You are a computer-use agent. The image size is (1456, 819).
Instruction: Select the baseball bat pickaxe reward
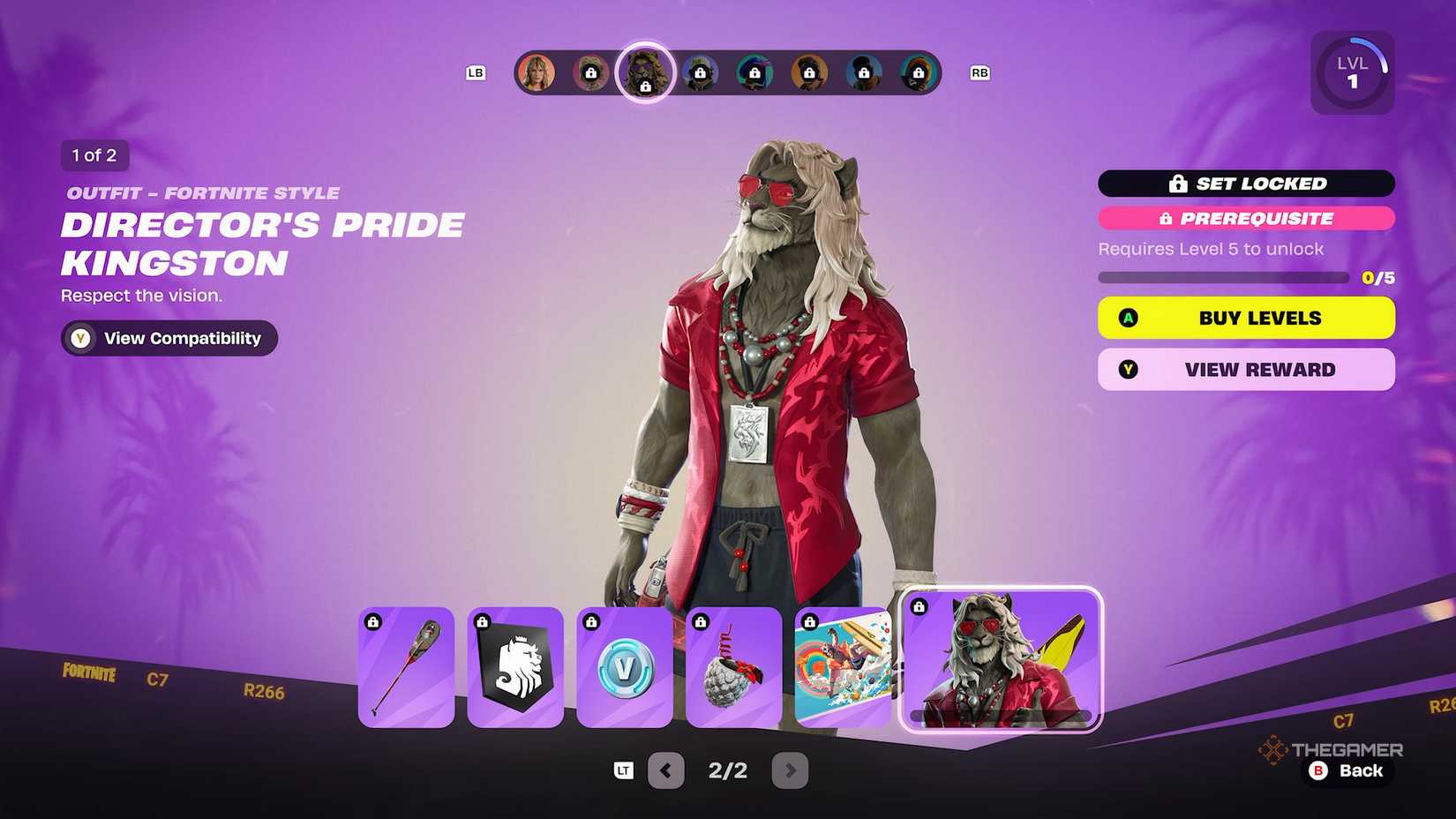[x=406, y=666]
